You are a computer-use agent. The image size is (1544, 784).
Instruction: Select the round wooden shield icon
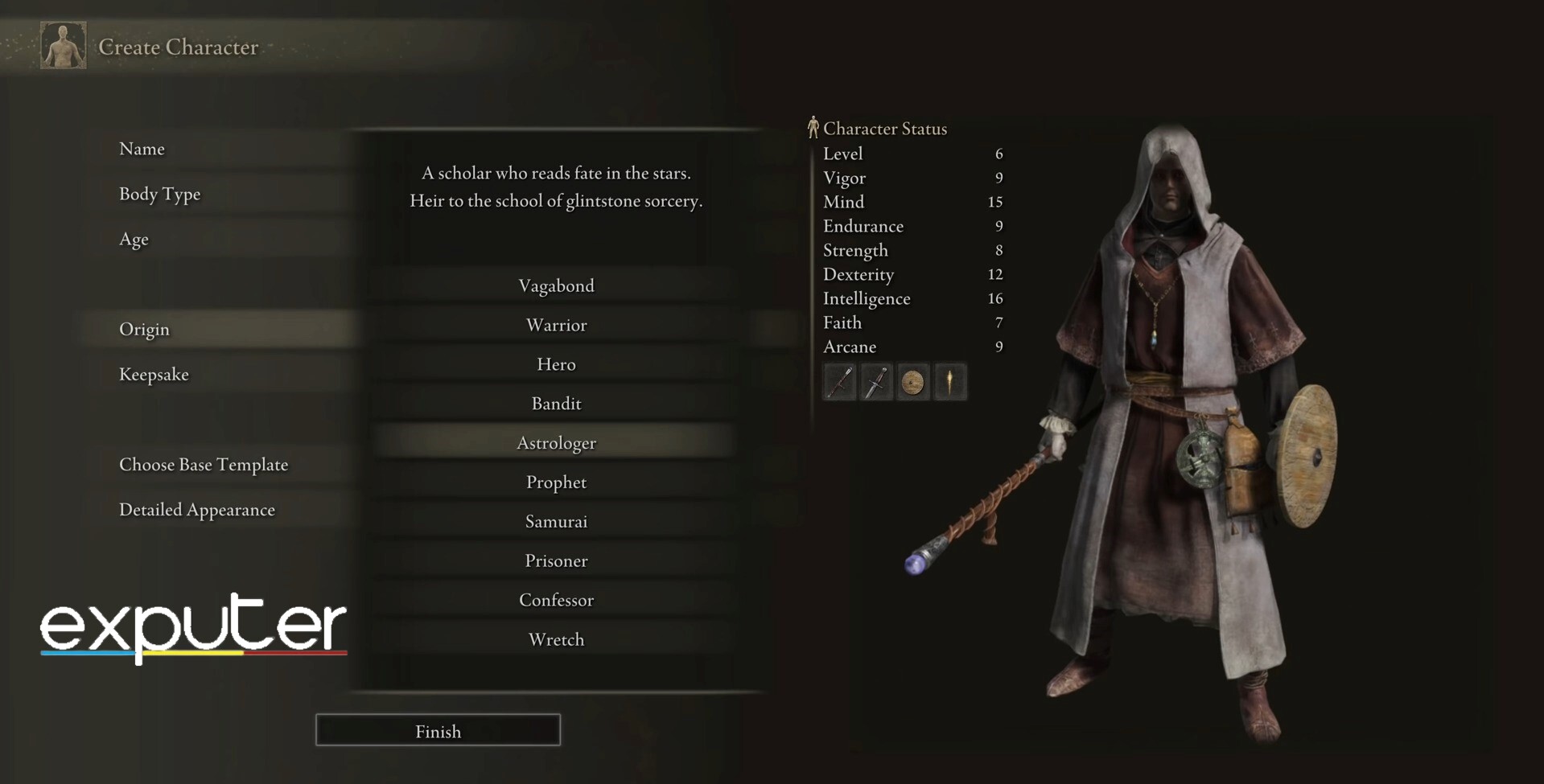tap(912, 382)
